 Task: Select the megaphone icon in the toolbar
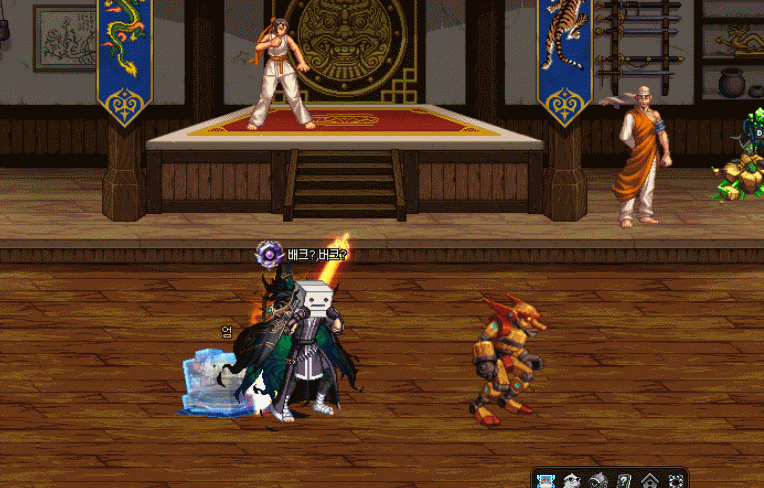pos(598,481)
